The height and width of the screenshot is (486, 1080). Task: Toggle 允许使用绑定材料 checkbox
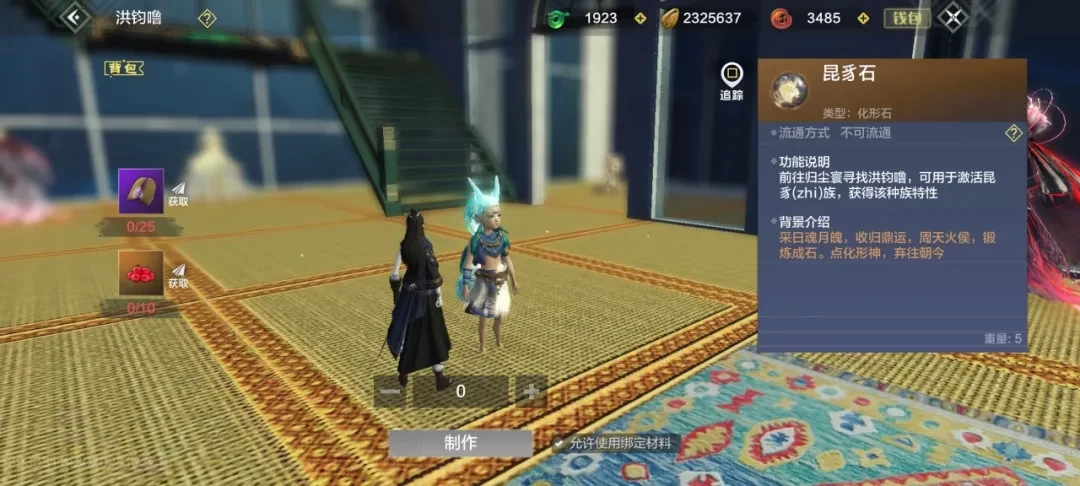click(559, 443)
